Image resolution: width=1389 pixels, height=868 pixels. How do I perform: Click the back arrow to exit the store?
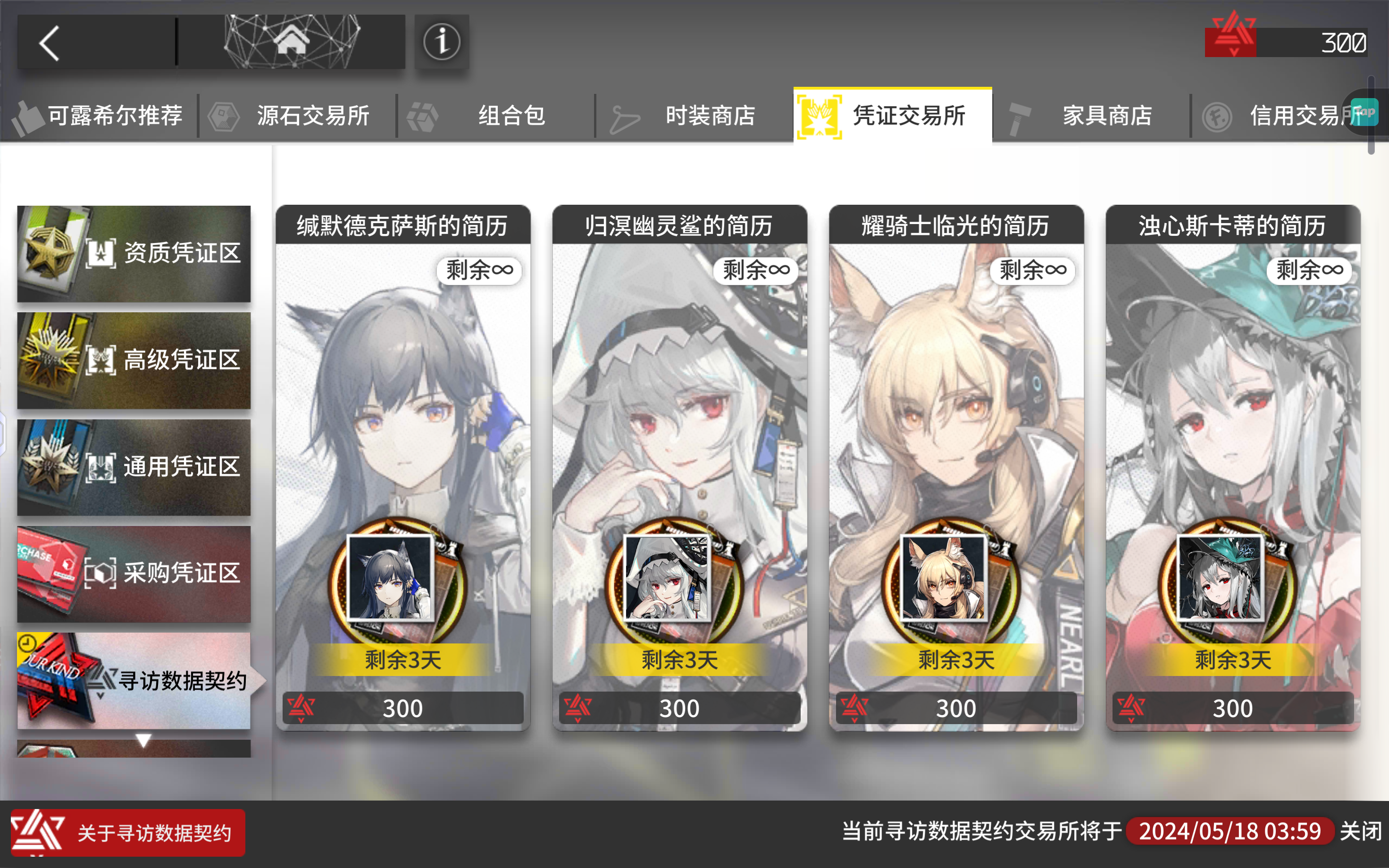point(50,42)
